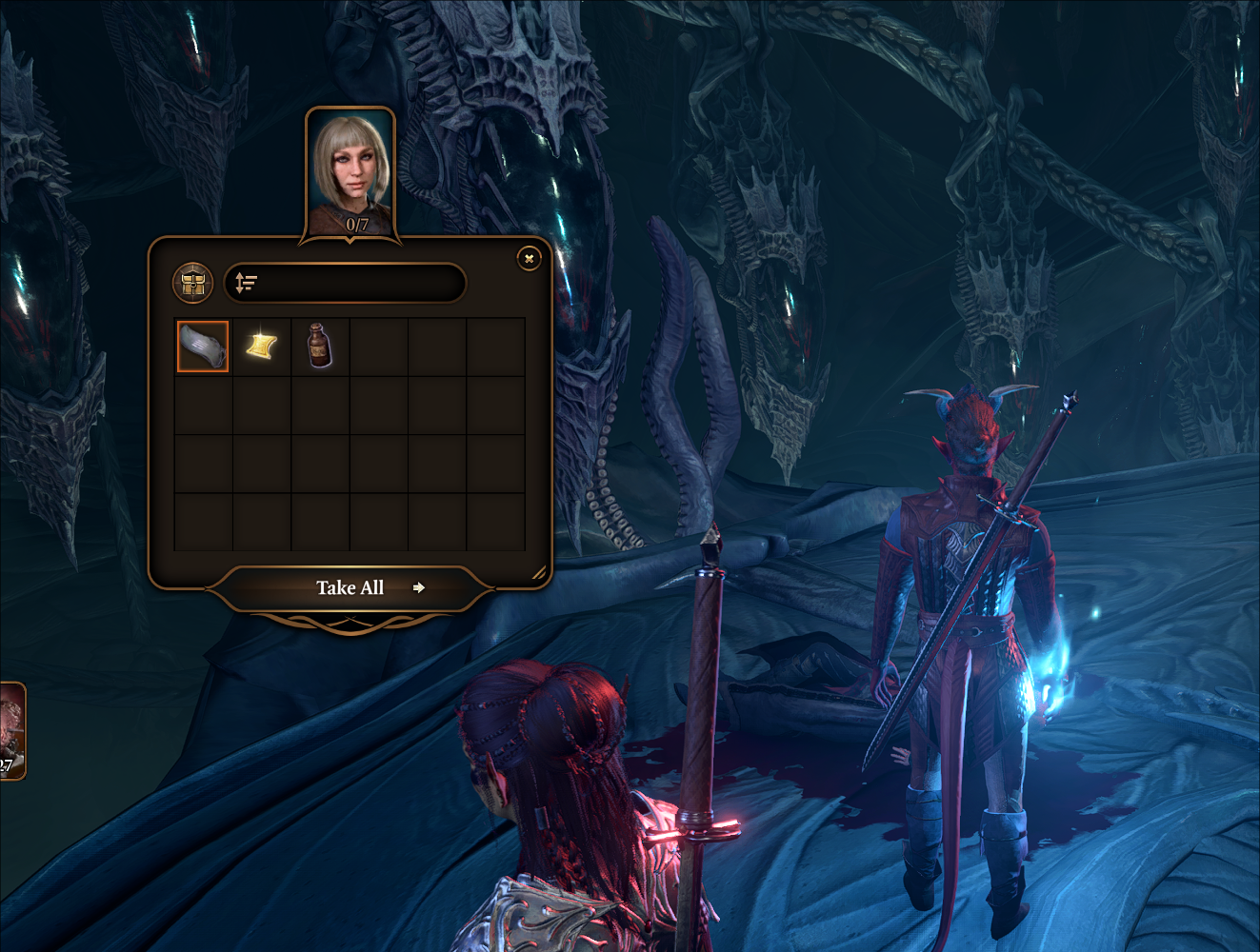The width and height of the screenshot is (1260, 952).
Task: Select the blonde character portrait
Action: click(x=350, y=173)
